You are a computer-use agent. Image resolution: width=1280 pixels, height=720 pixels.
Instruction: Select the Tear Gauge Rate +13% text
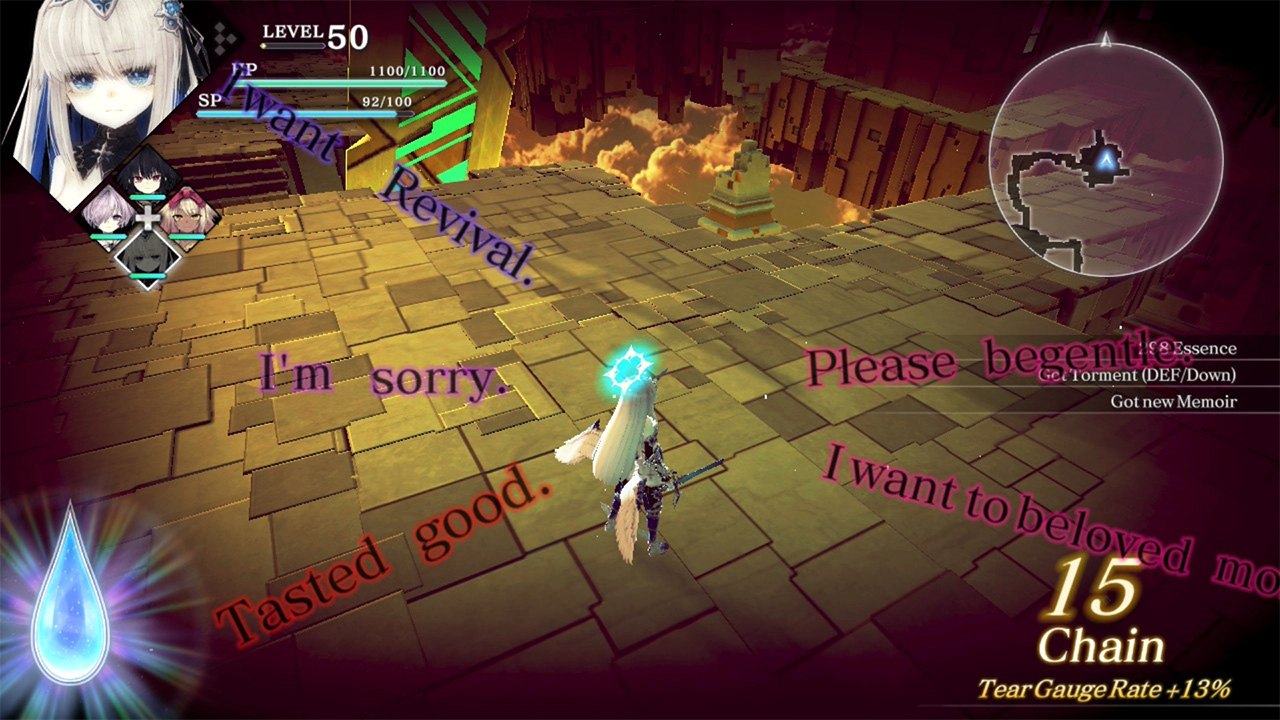pos(1105,689)
